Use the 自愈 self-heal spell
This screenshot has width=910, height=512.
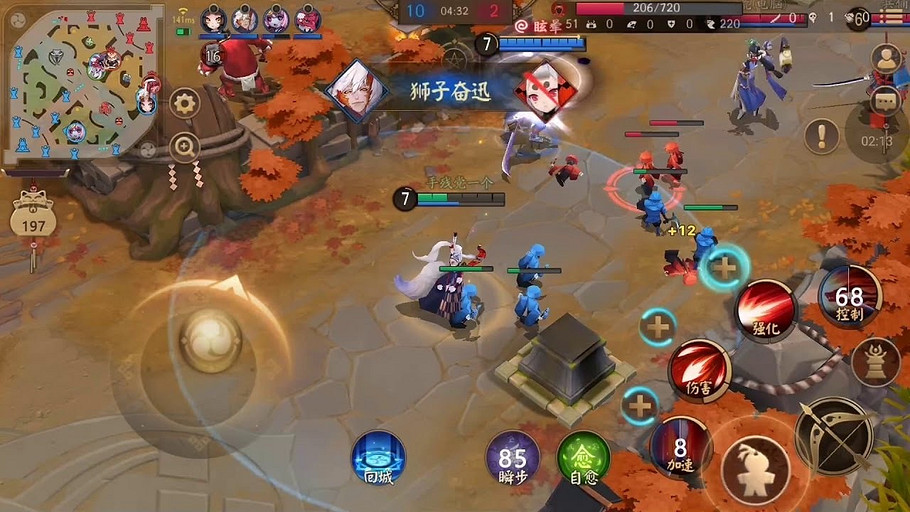(583, 459)
